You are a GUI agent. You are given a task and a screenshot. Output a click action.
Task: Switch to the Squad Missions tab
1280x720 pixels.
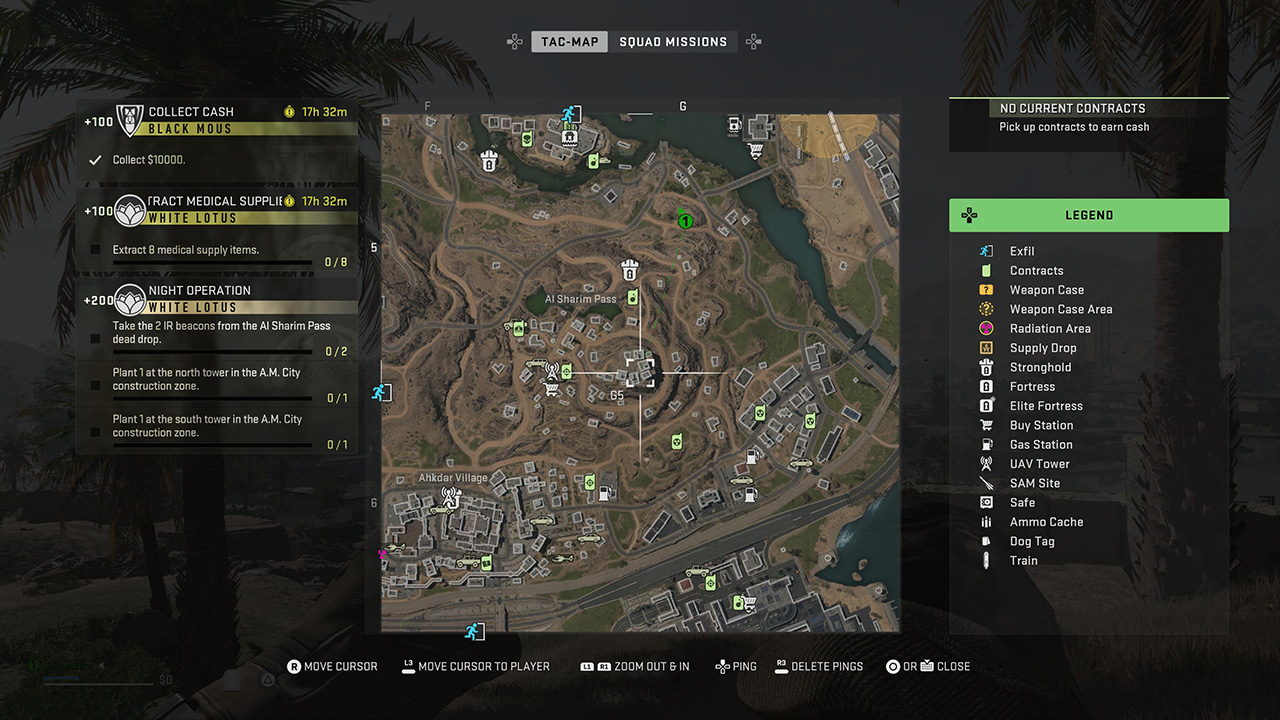click(673, 42)
